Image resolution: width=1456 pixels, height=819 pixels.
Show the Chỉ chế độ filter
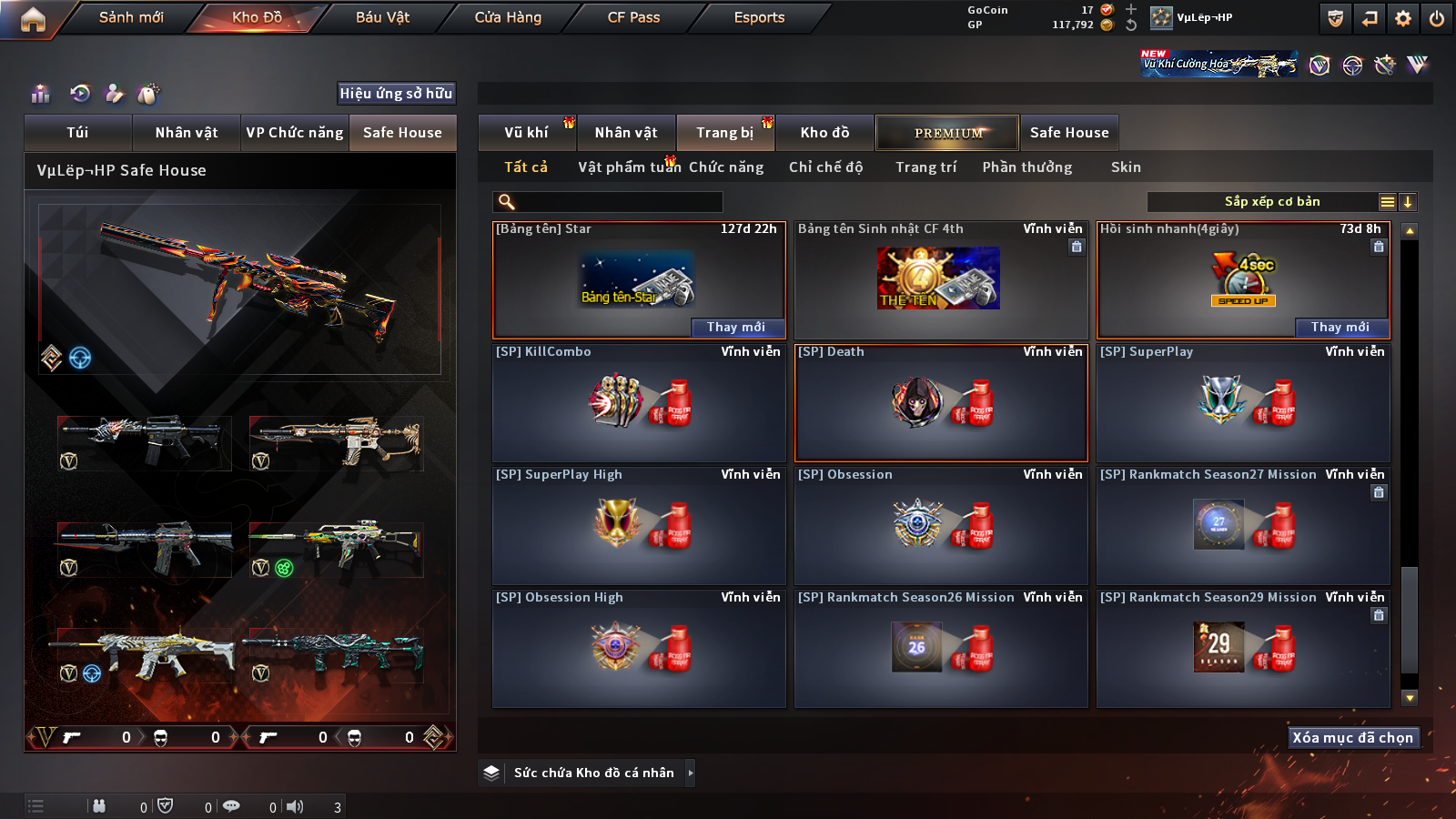tap(825, 167)
